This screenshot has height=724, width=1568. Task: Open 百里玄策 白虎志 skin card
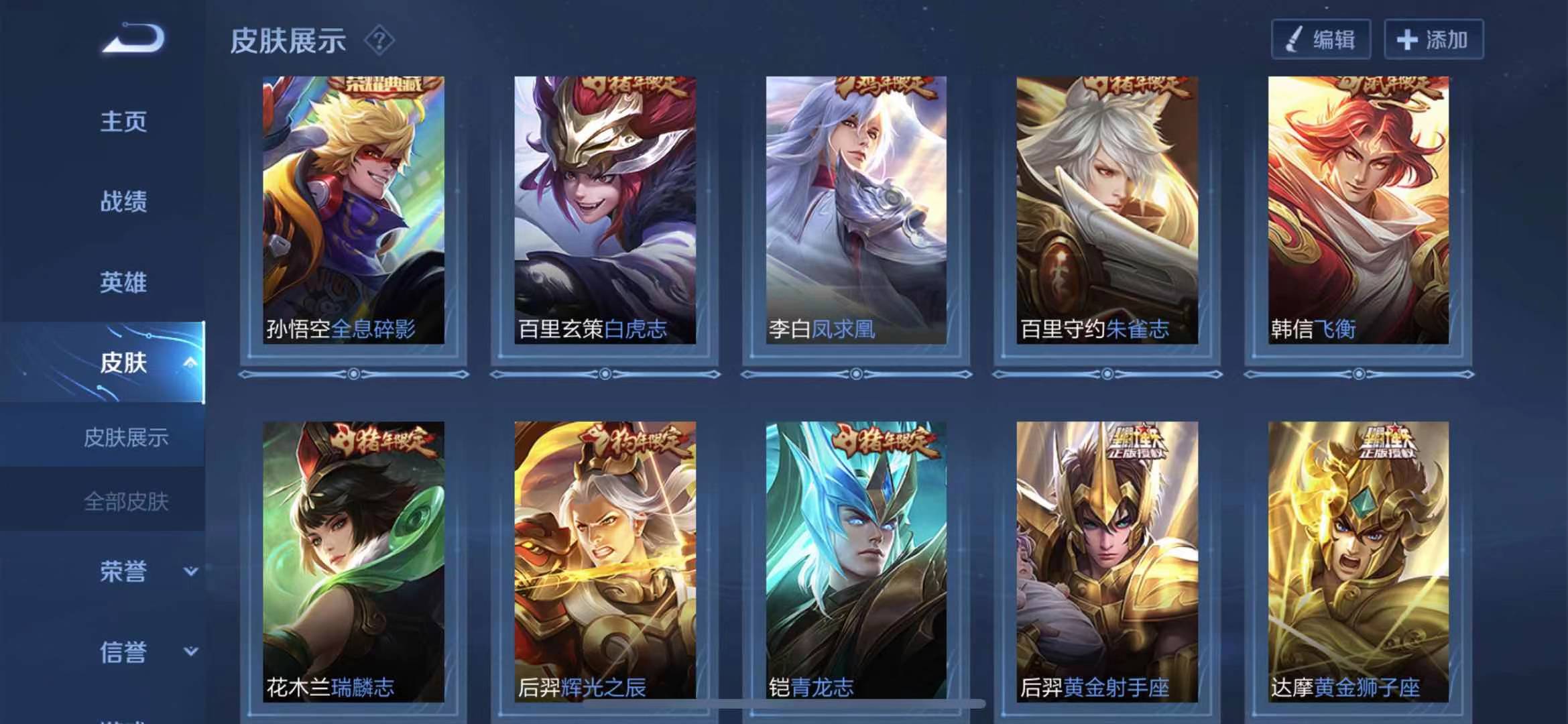605,210
